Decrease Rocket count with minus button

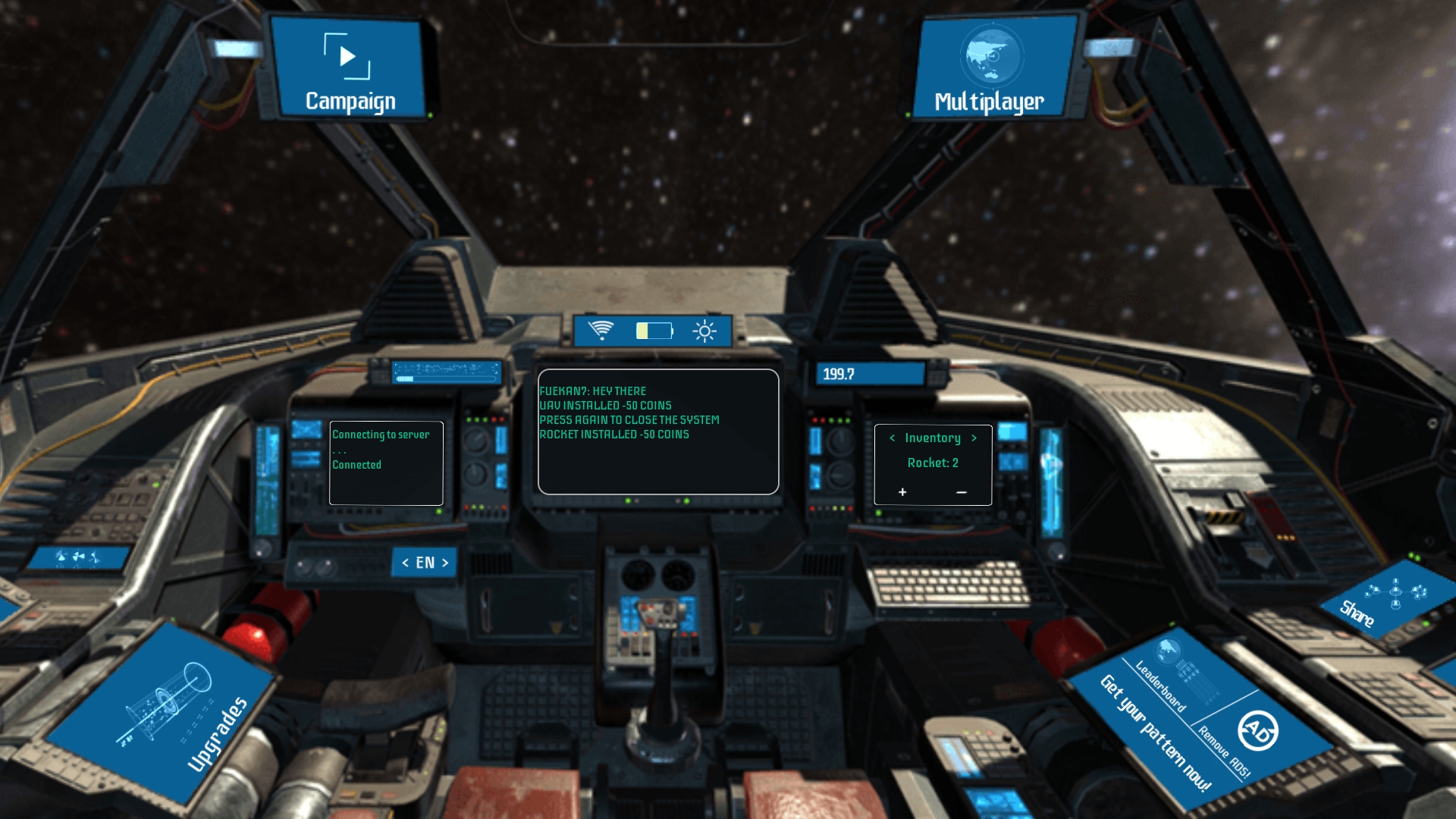(962, 492)
